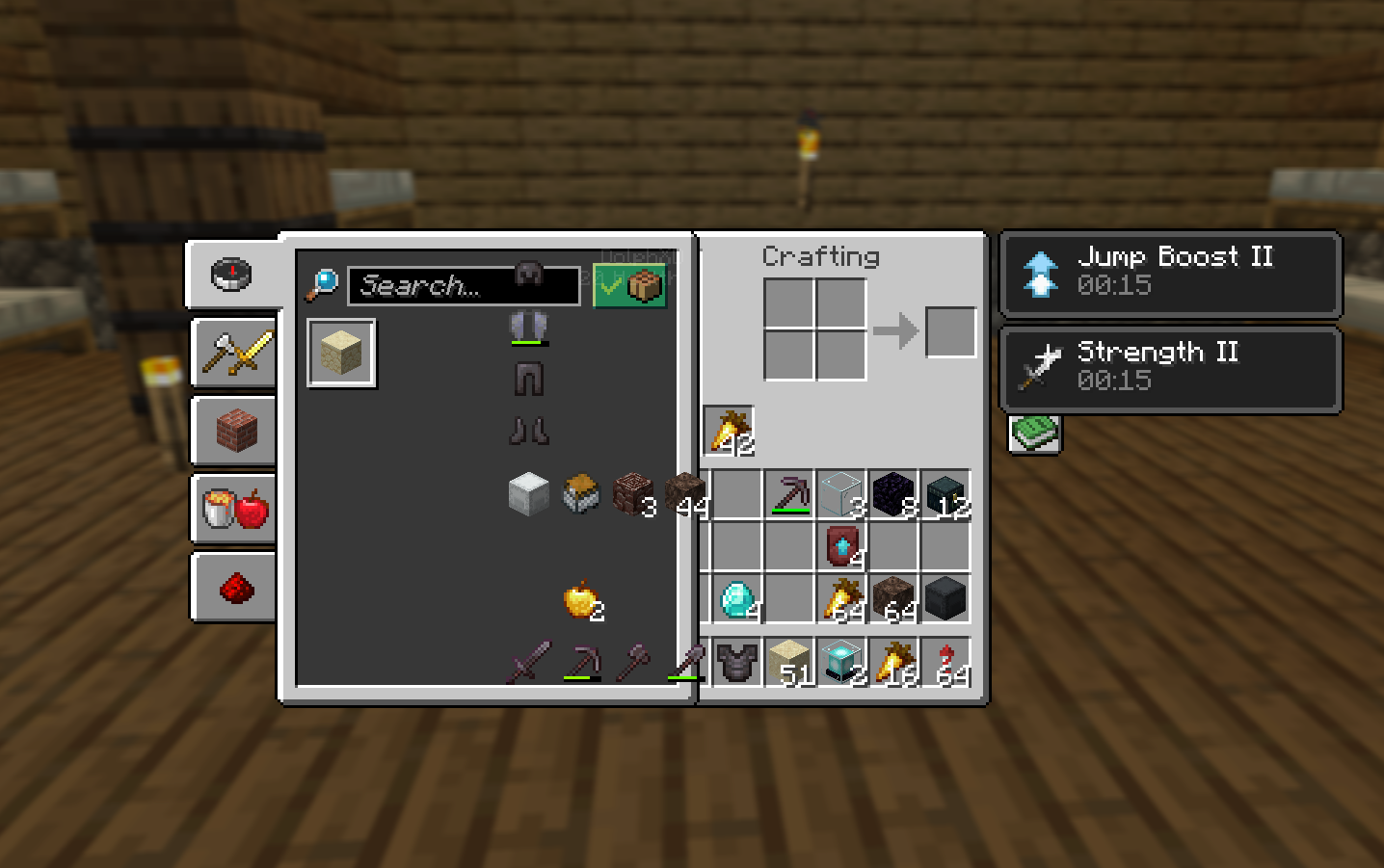Switch to the Building Blocks brick tab
Screen dimensions: 1384x868
click(x=232, y=431)
